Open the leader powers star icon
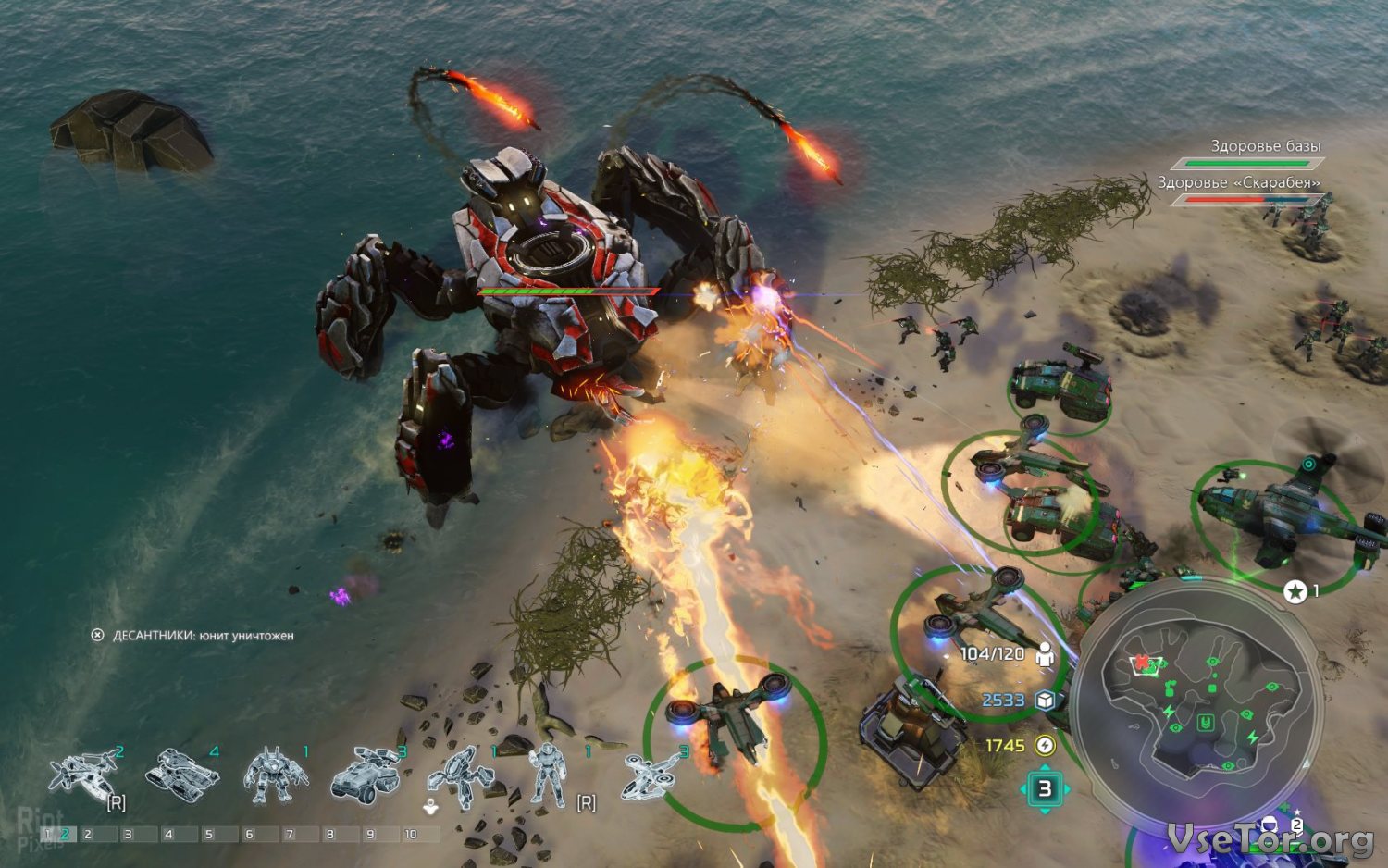 coord(1295,591)
